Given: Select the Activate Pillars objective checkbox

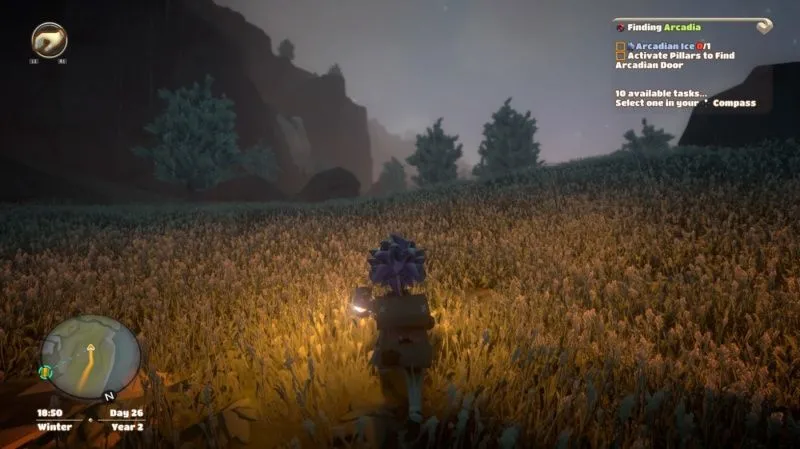Looking at the screenshot, I should click(620, 56).
